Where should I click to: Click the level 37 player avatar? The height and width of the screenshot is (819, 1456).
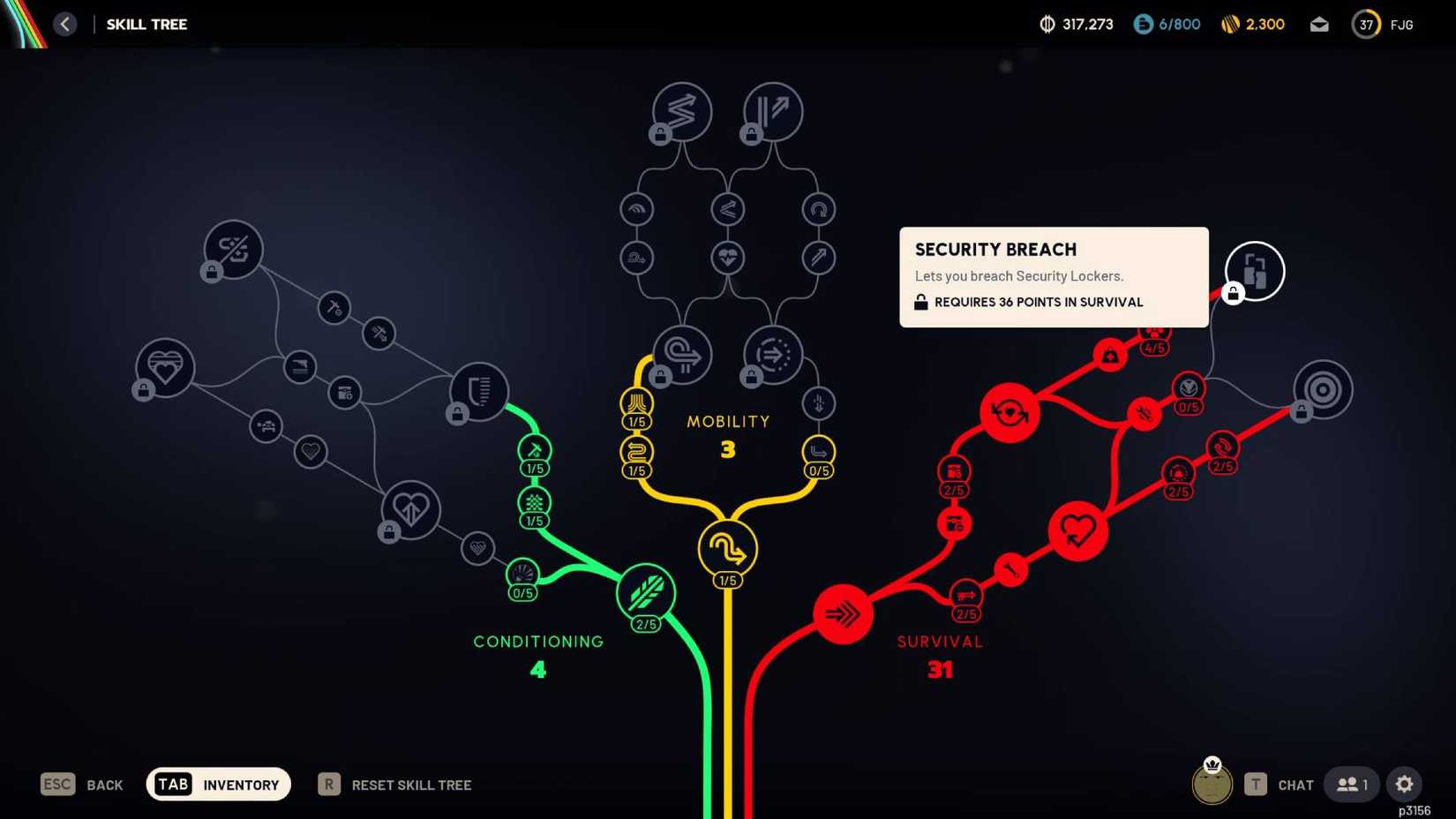(x=1365, y=24)
